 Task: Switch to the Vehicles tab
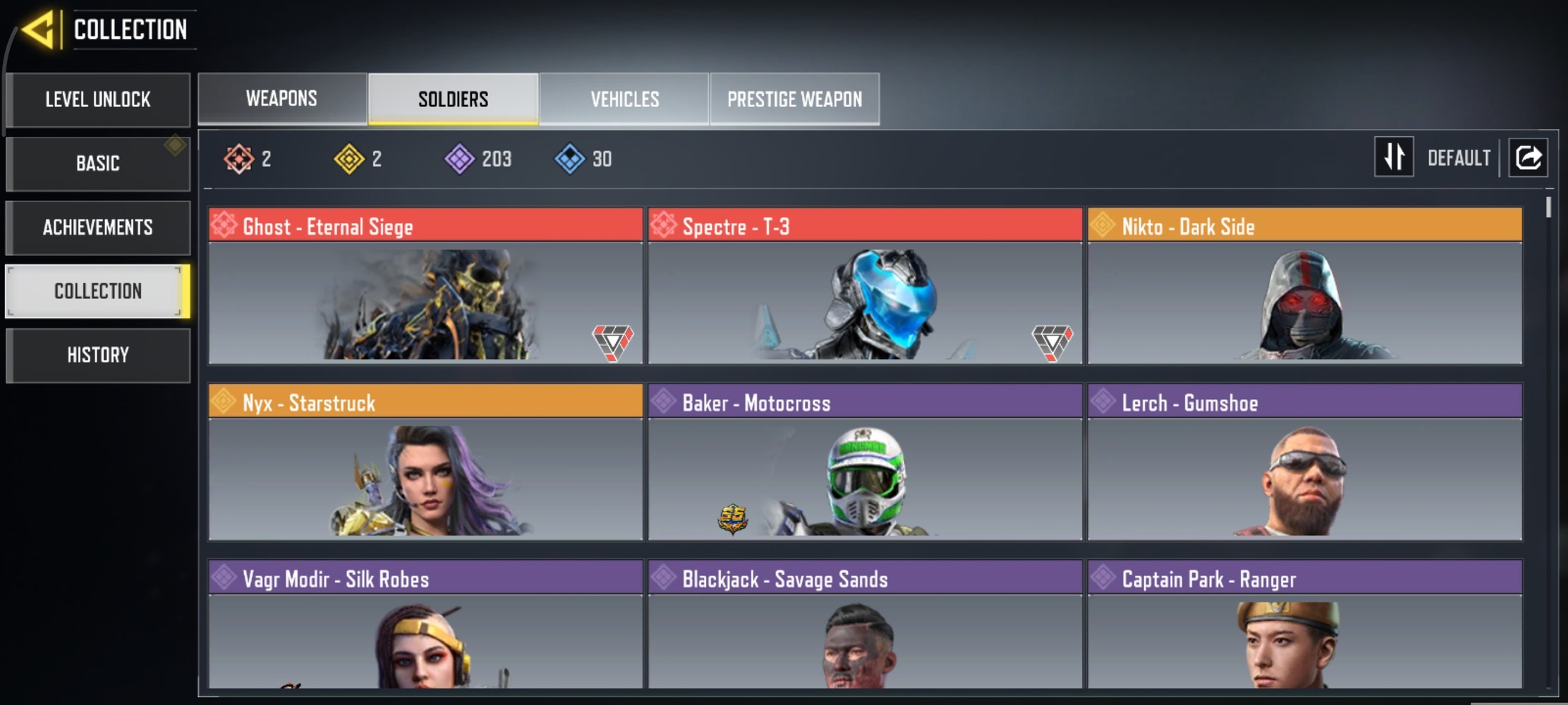pos(624,99)
